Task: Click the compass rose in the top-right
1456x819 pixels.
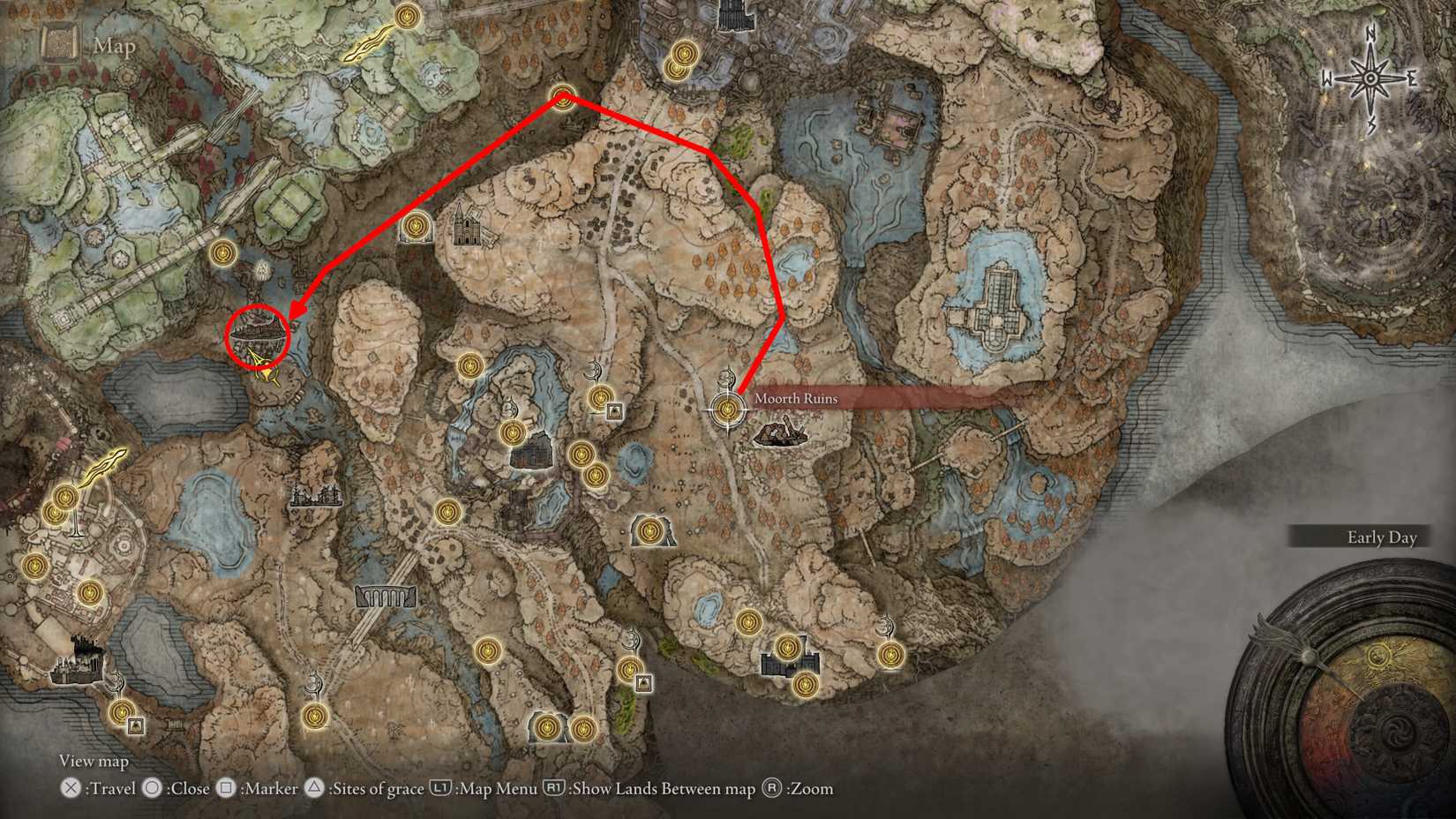Action: tap(1370, 78)
